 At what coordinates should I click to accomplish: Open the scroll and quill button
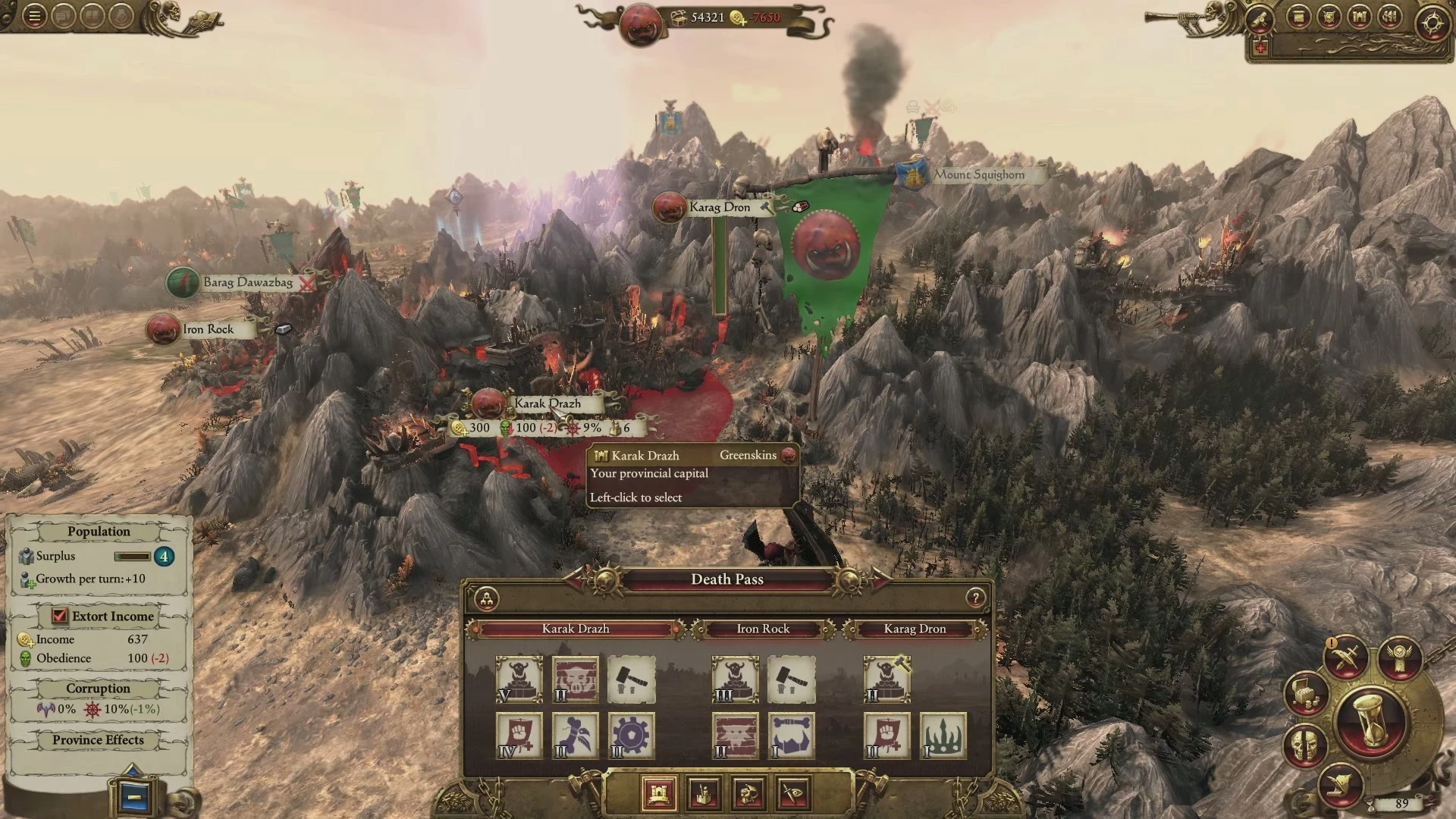[1341, 785]
